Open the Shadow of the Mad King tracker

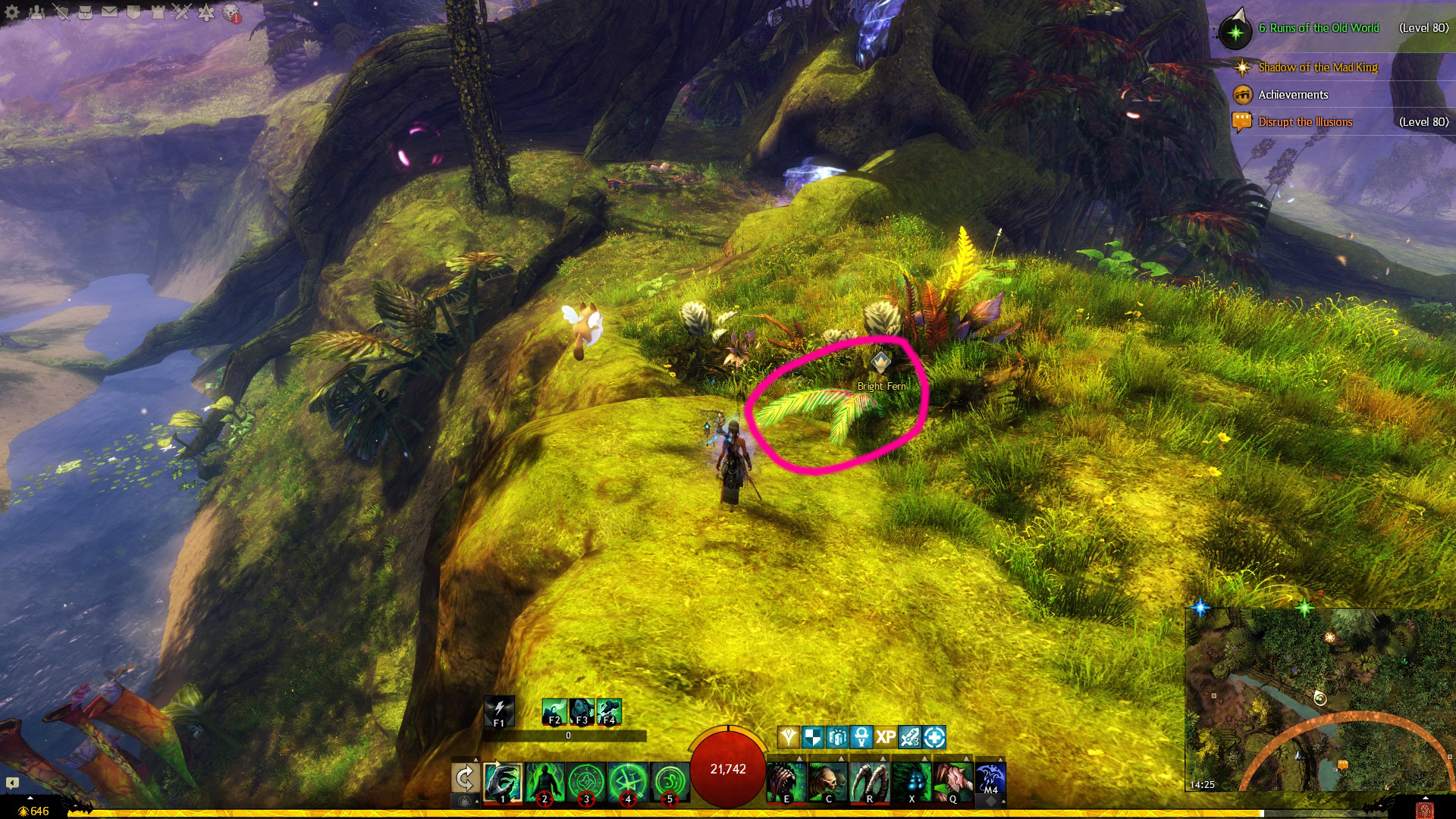pos(1318,67)
